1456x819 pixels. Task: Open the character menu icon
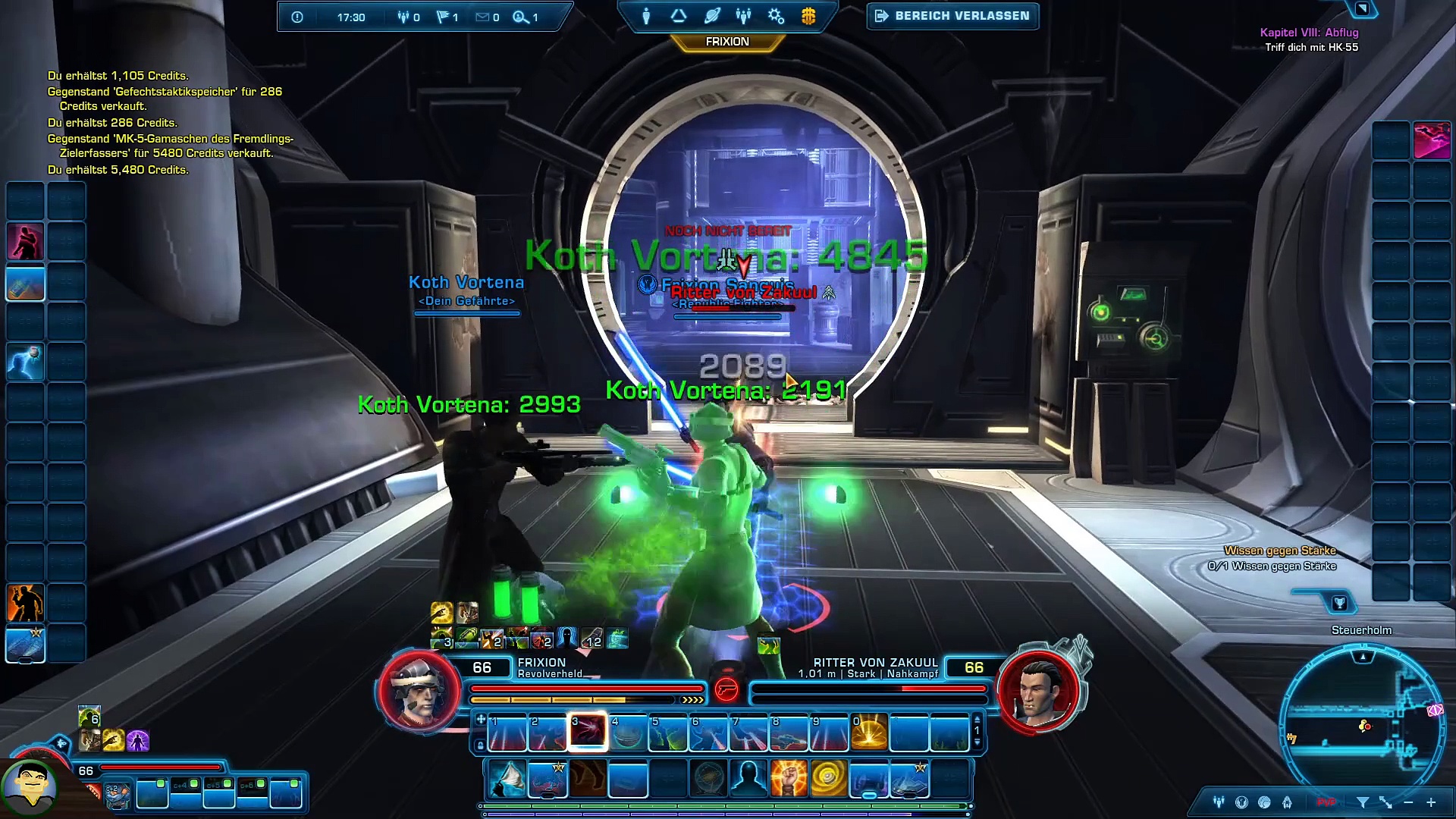(x=646, y=16)
